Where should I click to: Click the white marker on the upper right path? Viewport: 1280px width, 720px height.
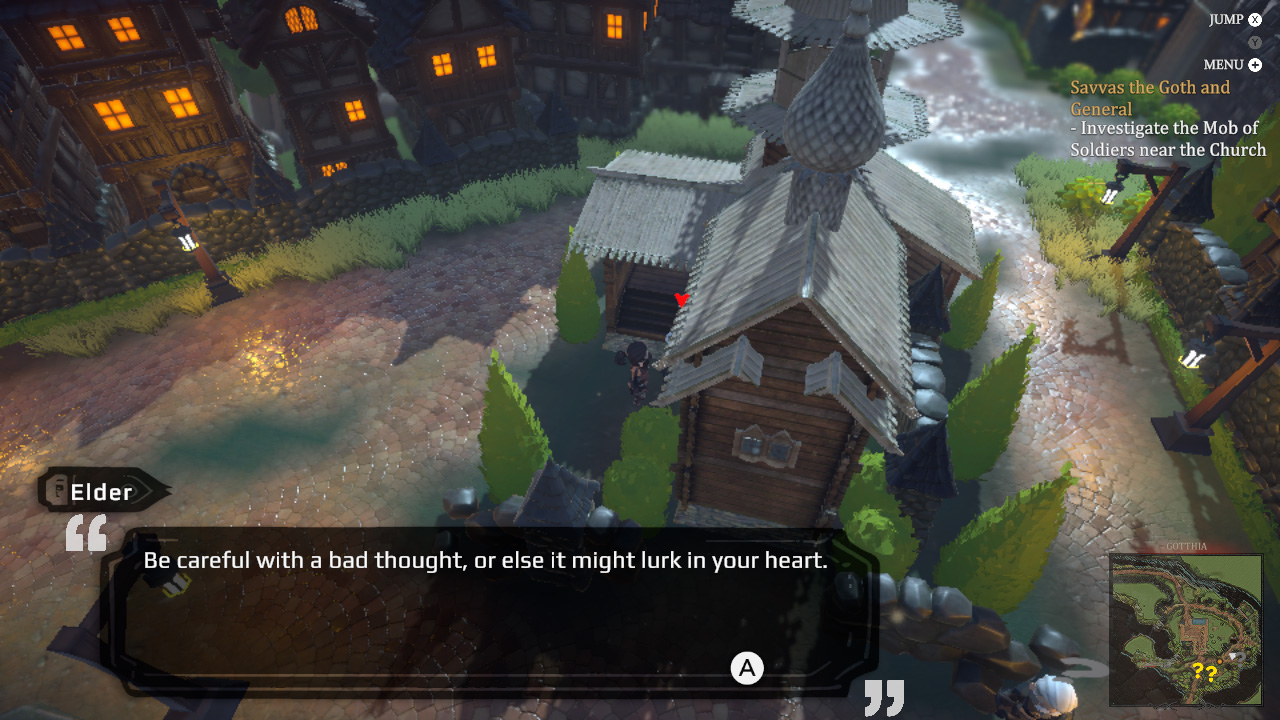(x=1109, y=197)
